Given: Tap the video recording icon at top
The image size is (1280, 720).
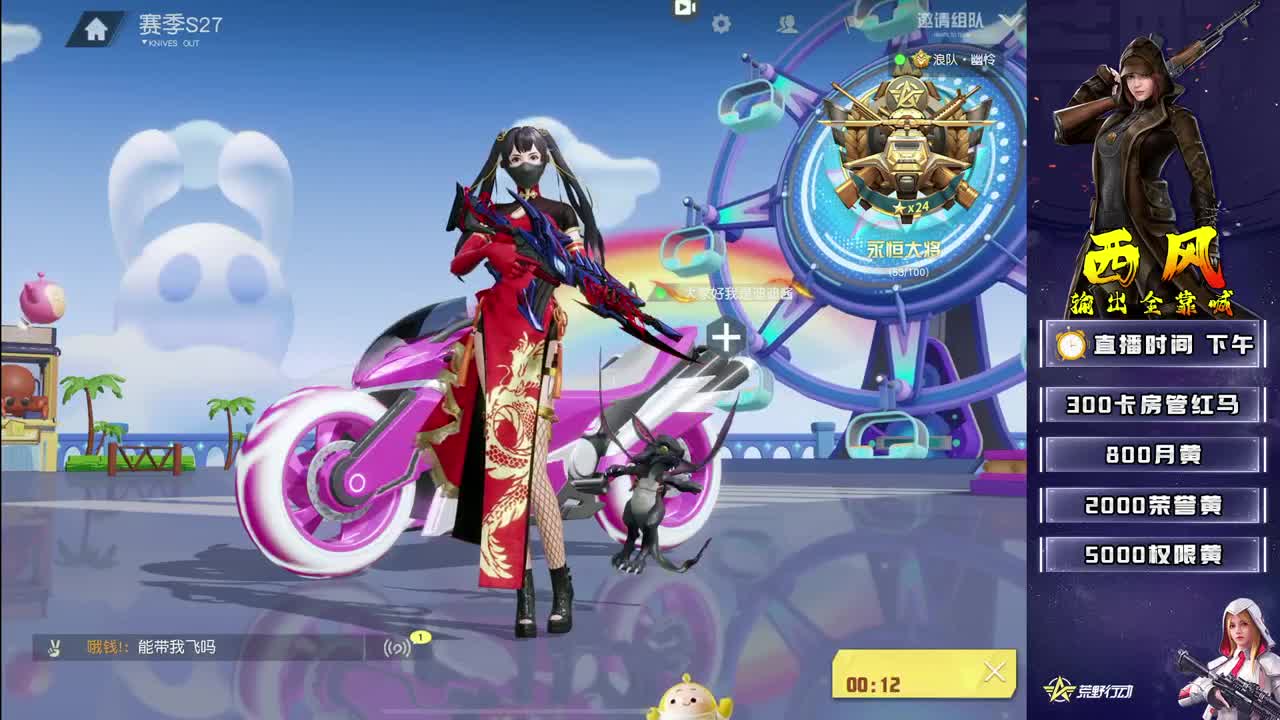Looking at the screenshot, I should 684,8.
